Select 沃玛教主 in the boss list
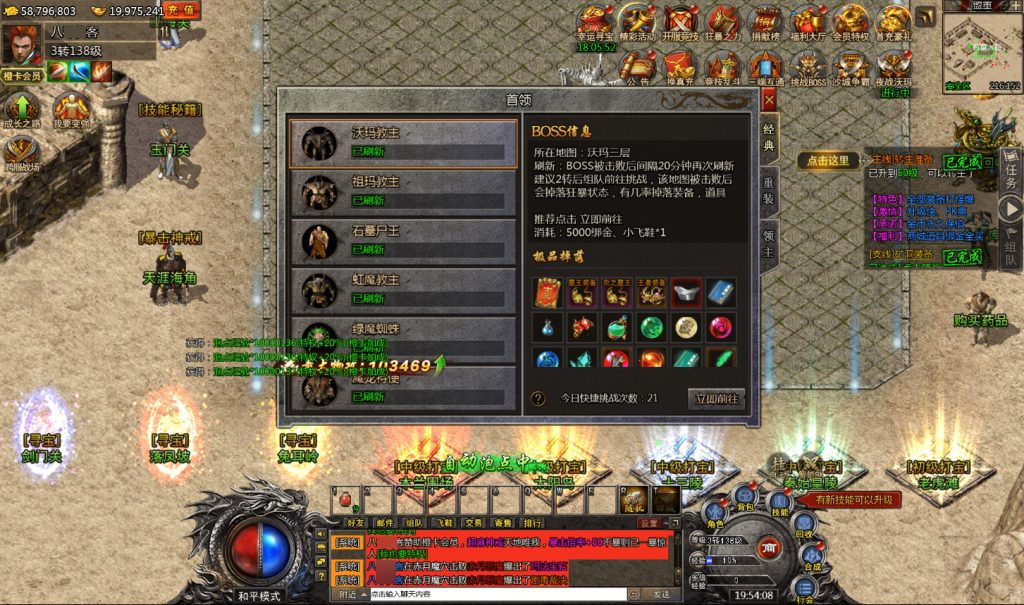Screen dimensions: 1024x605 coord(402,142)
